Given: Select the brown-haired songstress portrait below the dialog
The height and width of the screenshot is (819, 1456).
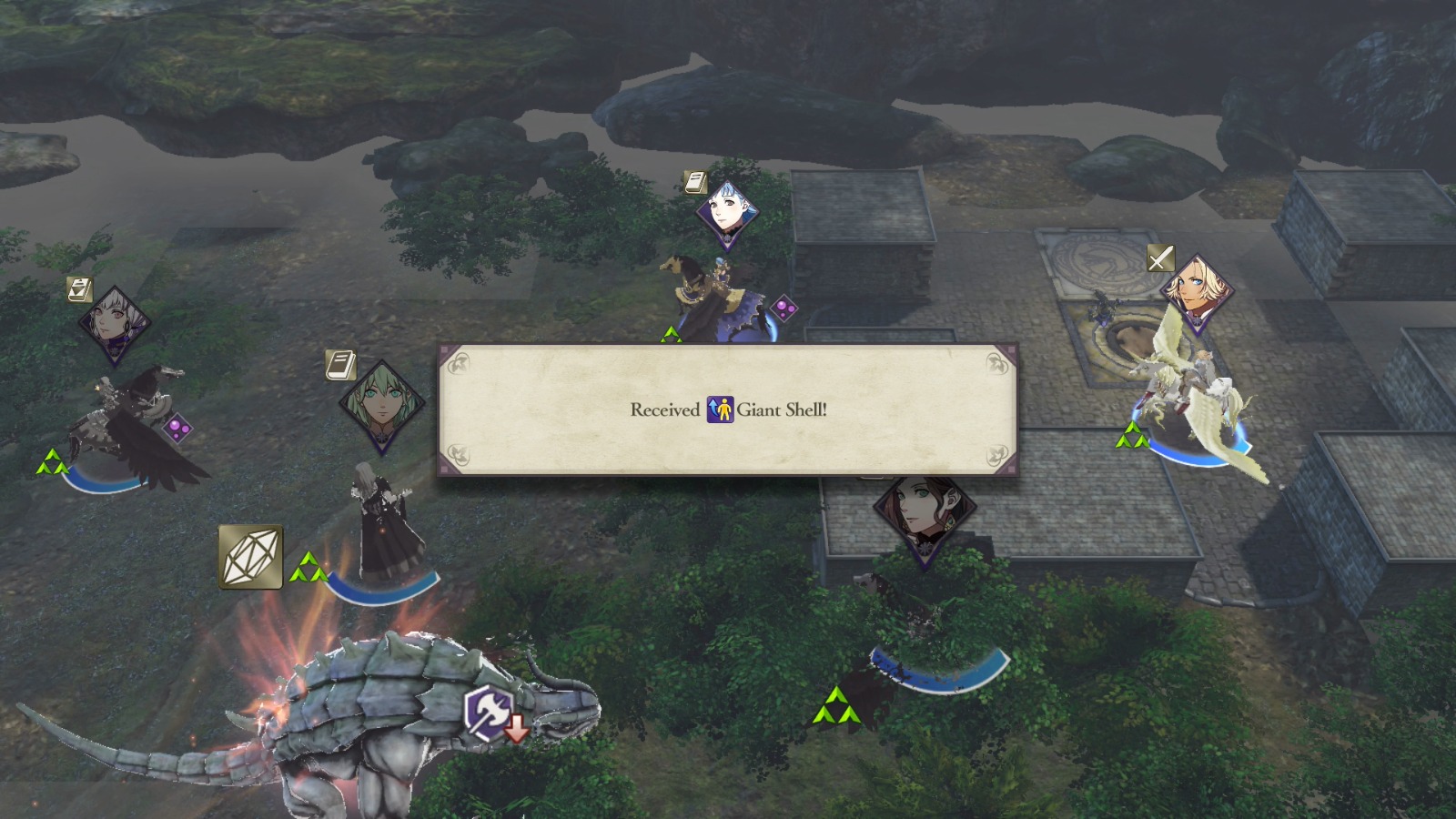Looking at the screenshot, I should 919,514.
